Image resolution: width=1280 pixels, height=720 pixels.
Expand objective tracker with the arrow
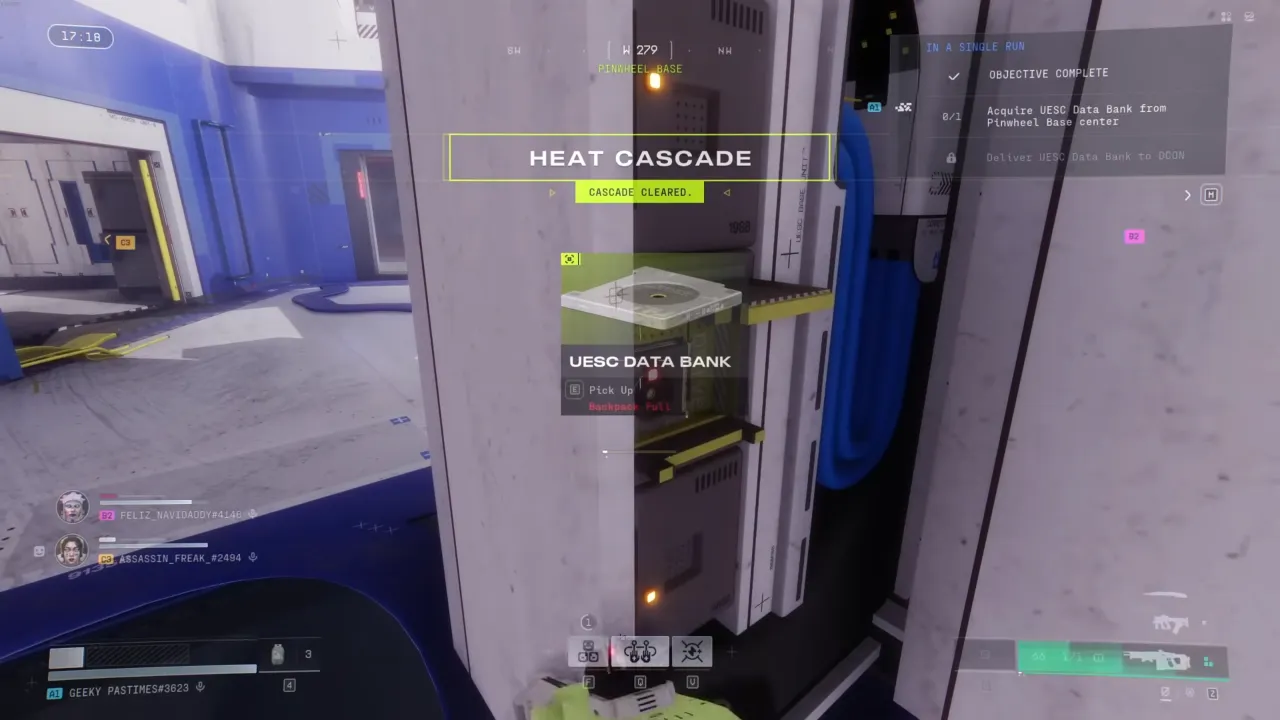pos(1188,195)
